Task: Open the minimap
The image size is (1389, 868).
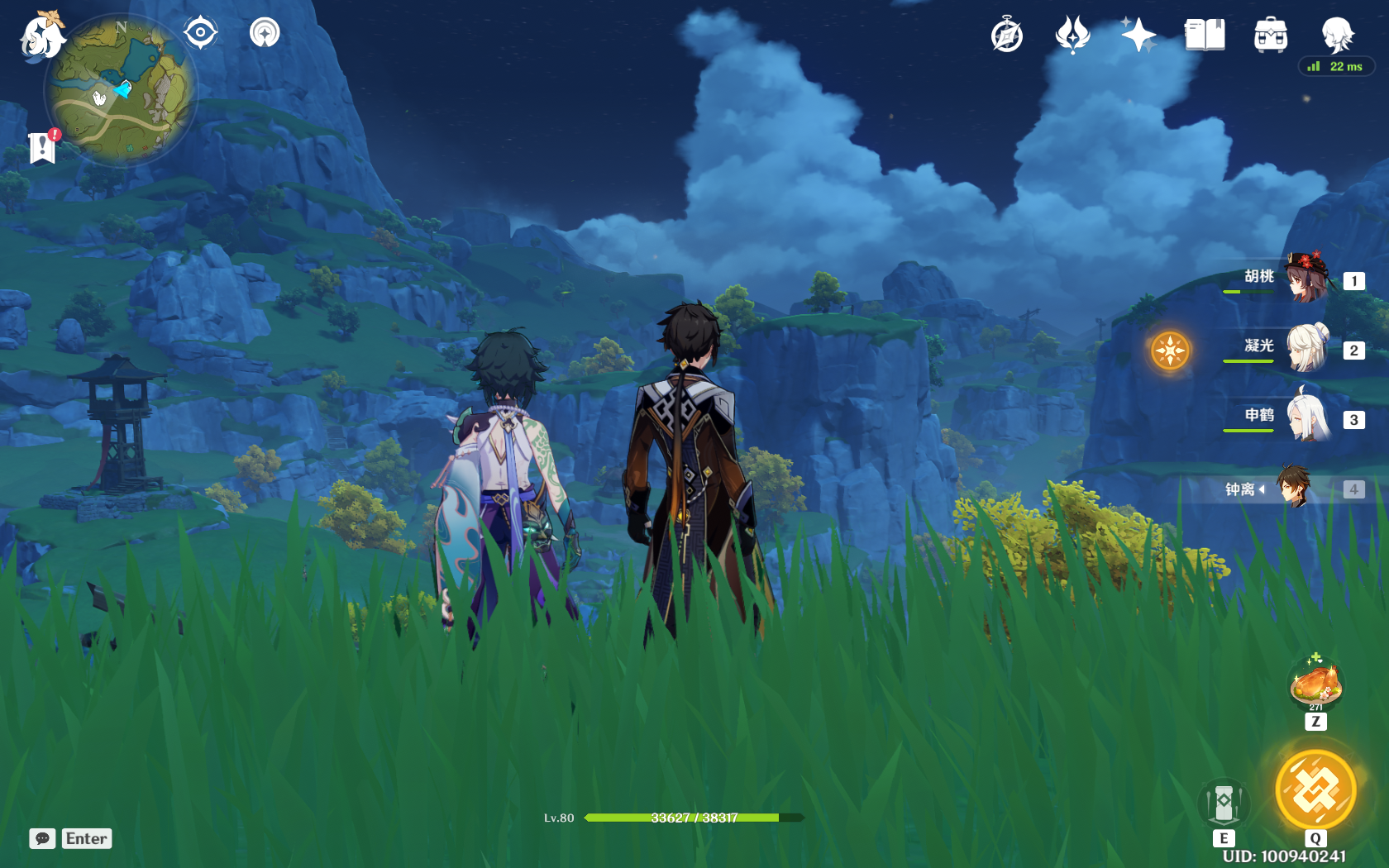Action: click(x=121, y=91)
